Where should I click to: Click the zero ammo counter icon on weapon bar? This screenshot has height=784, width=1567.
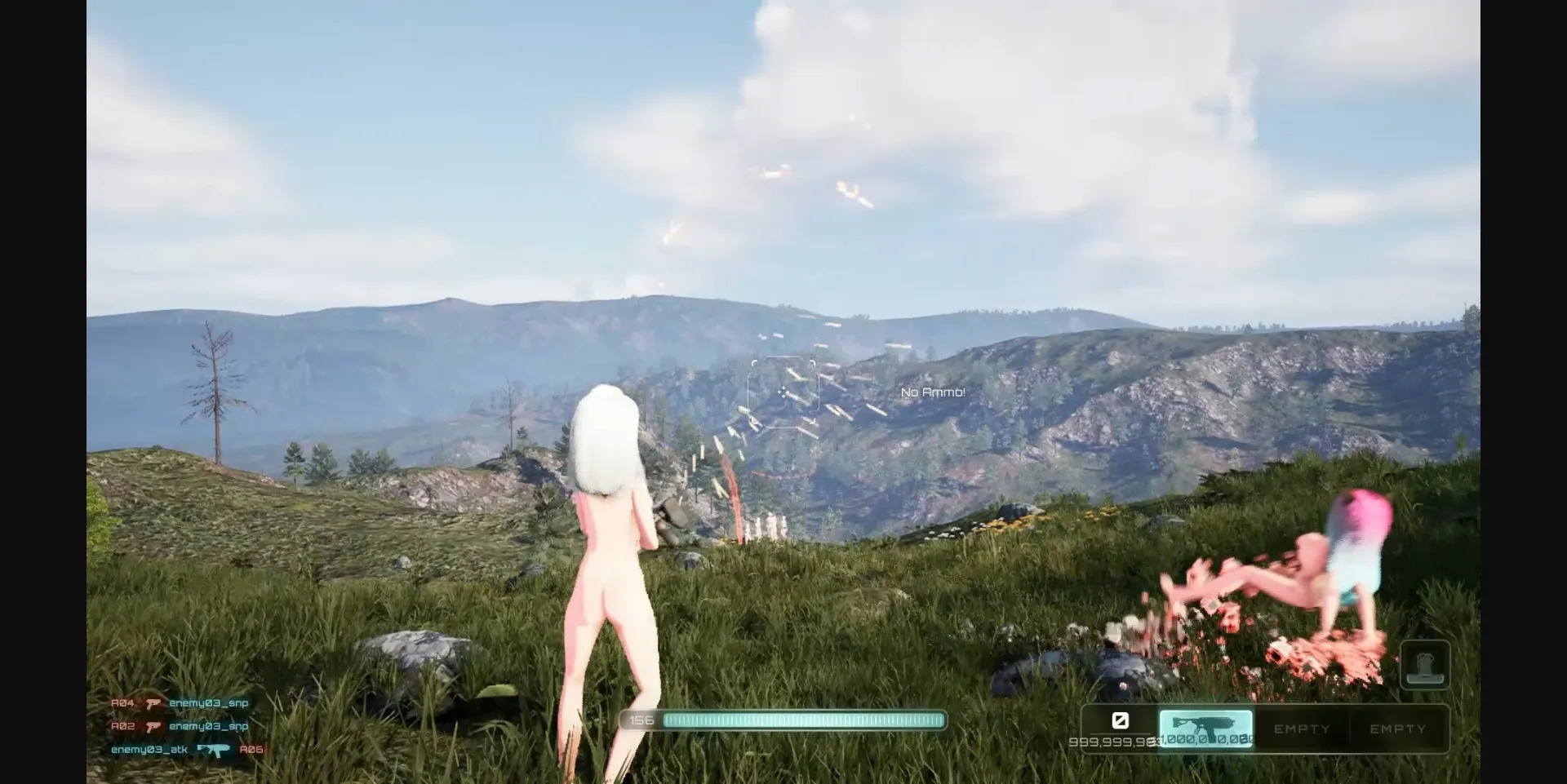1121,721
